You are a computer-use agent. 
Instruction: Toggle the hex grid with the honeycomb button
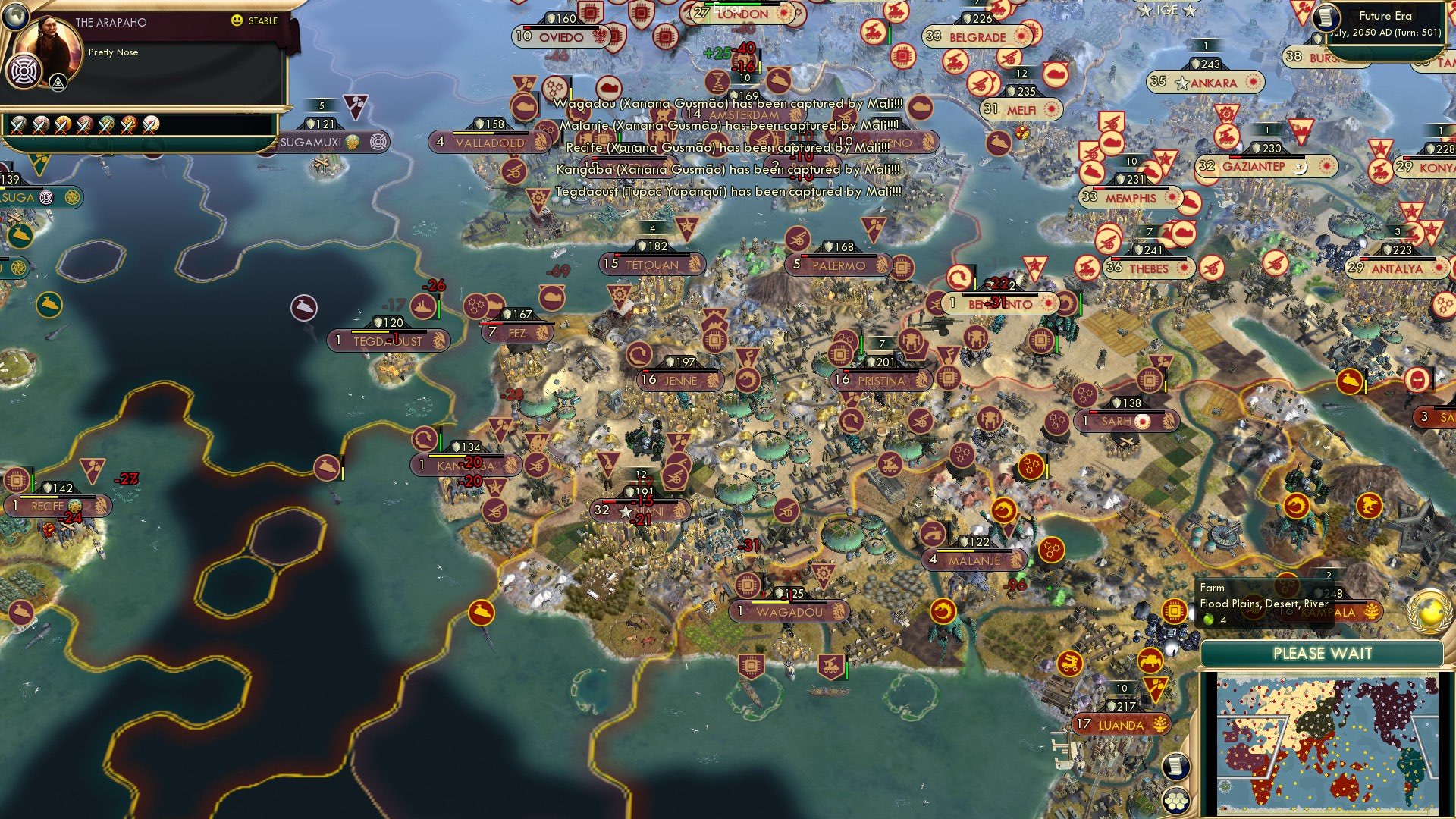pyautogui.click(x=1175, y=801)
